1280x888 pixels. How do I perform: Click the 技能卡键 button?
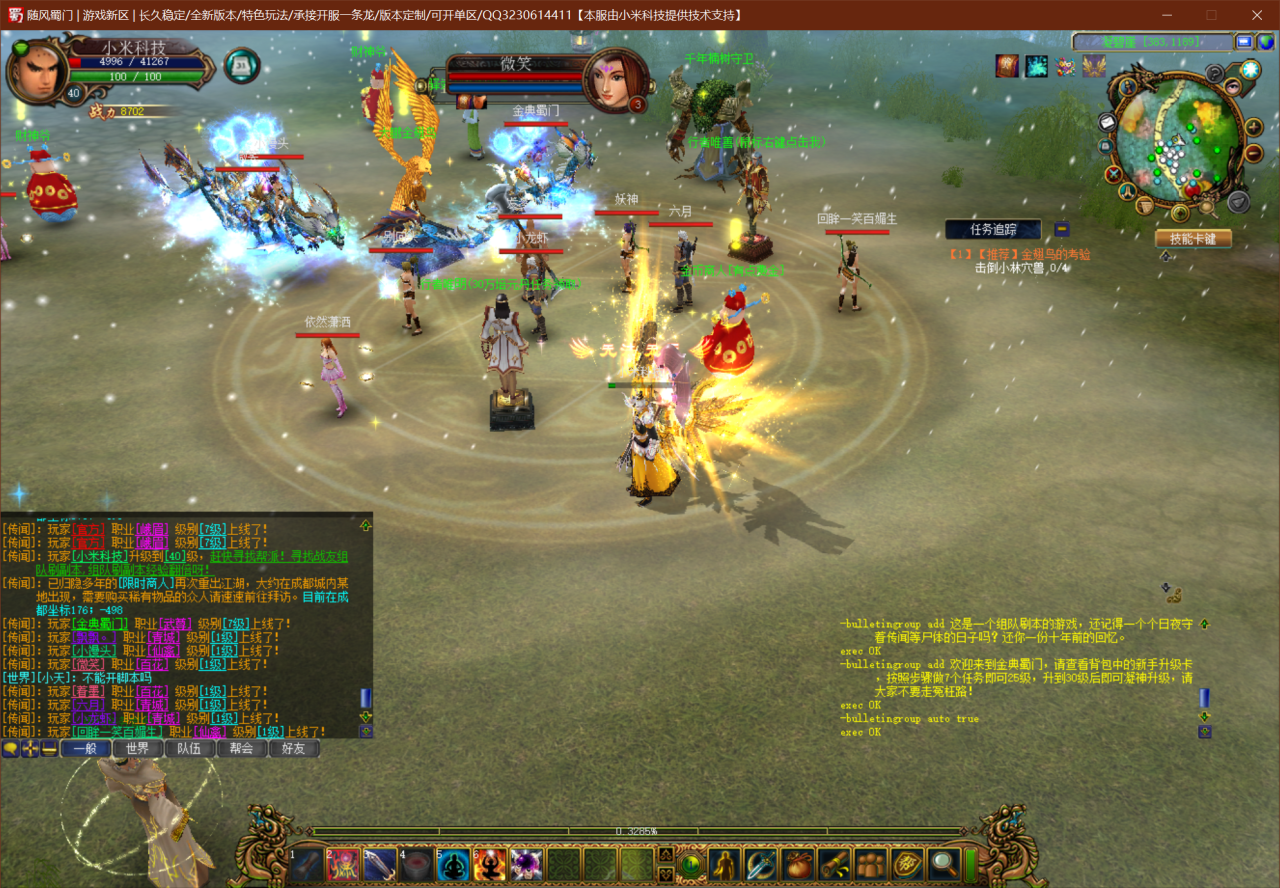(x=1193, y=239)
